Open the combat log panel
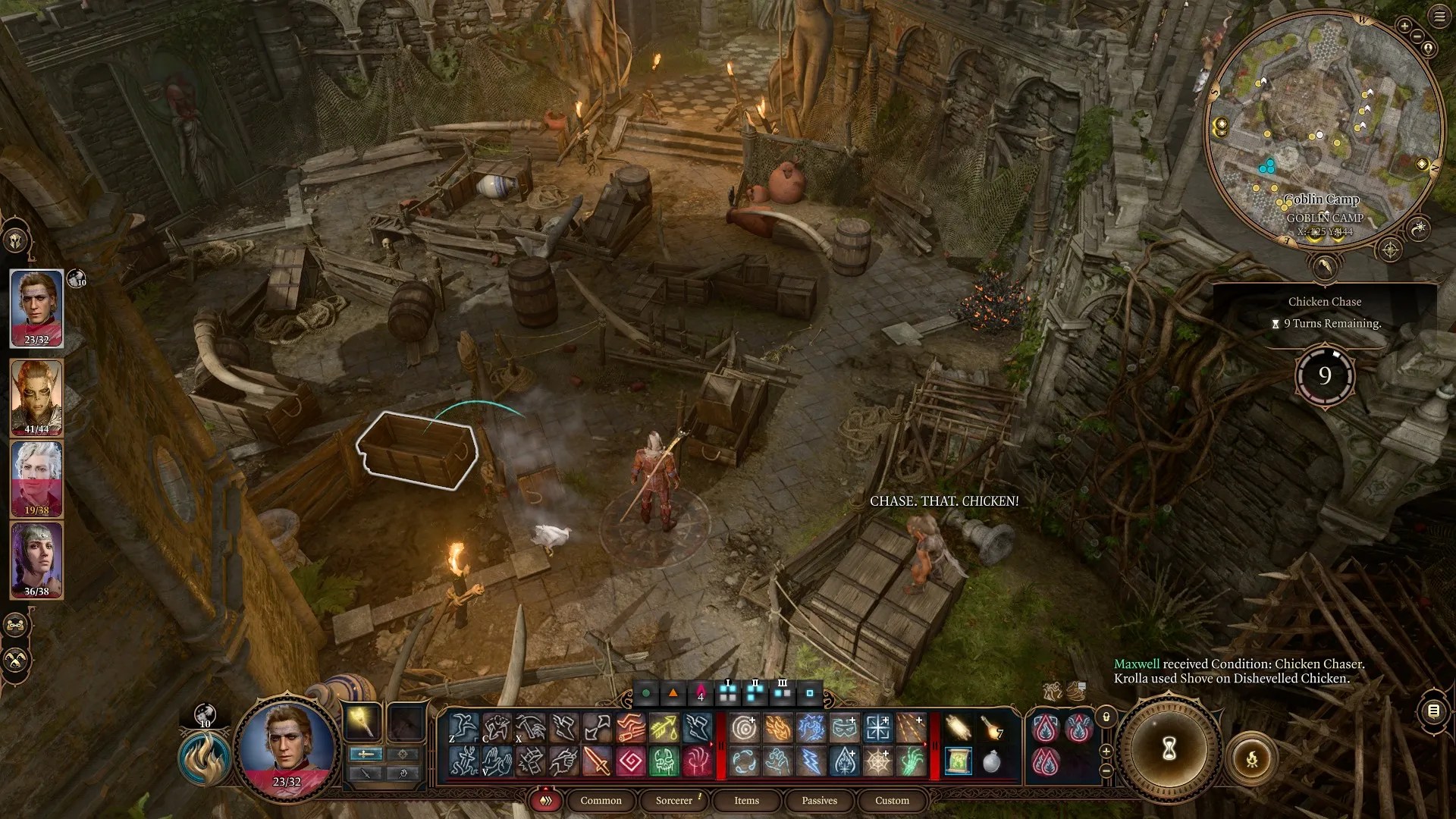Image resolution: width=1456 pixels, height=819 pixels. (1432, 711)
